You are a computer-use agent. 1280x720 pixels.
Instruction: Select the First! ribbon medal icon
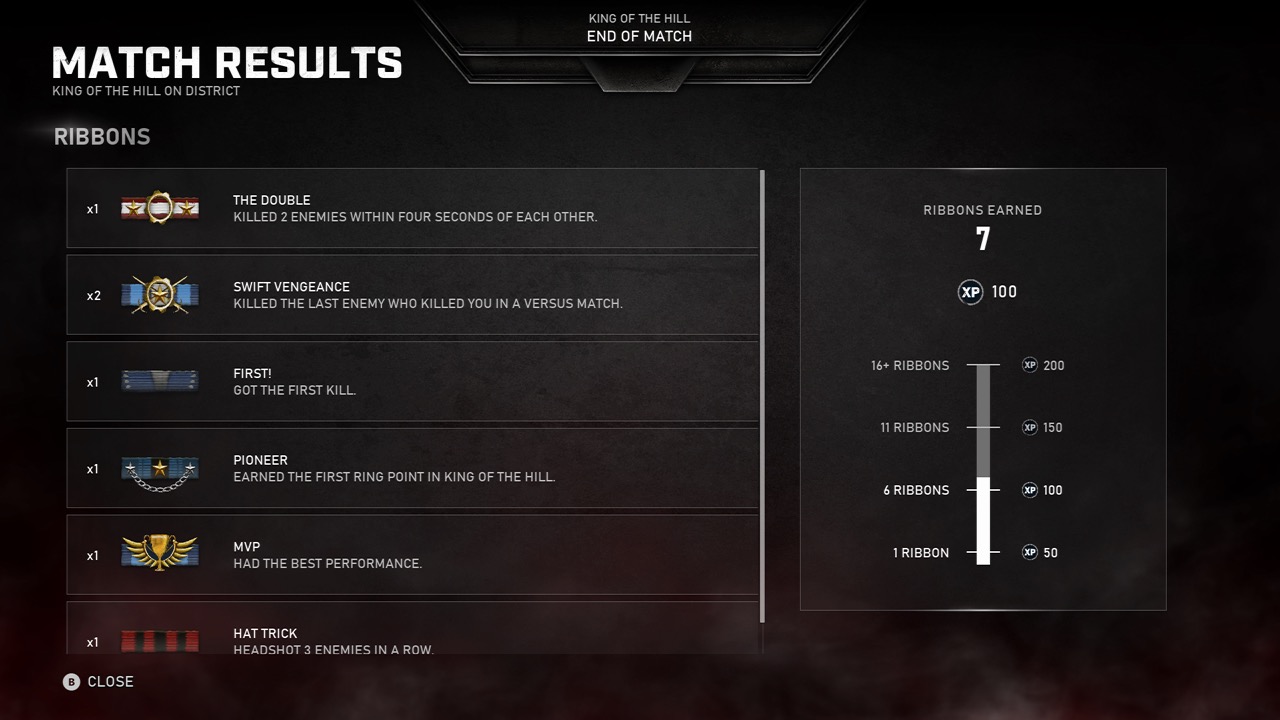click(x=159, y=381)
